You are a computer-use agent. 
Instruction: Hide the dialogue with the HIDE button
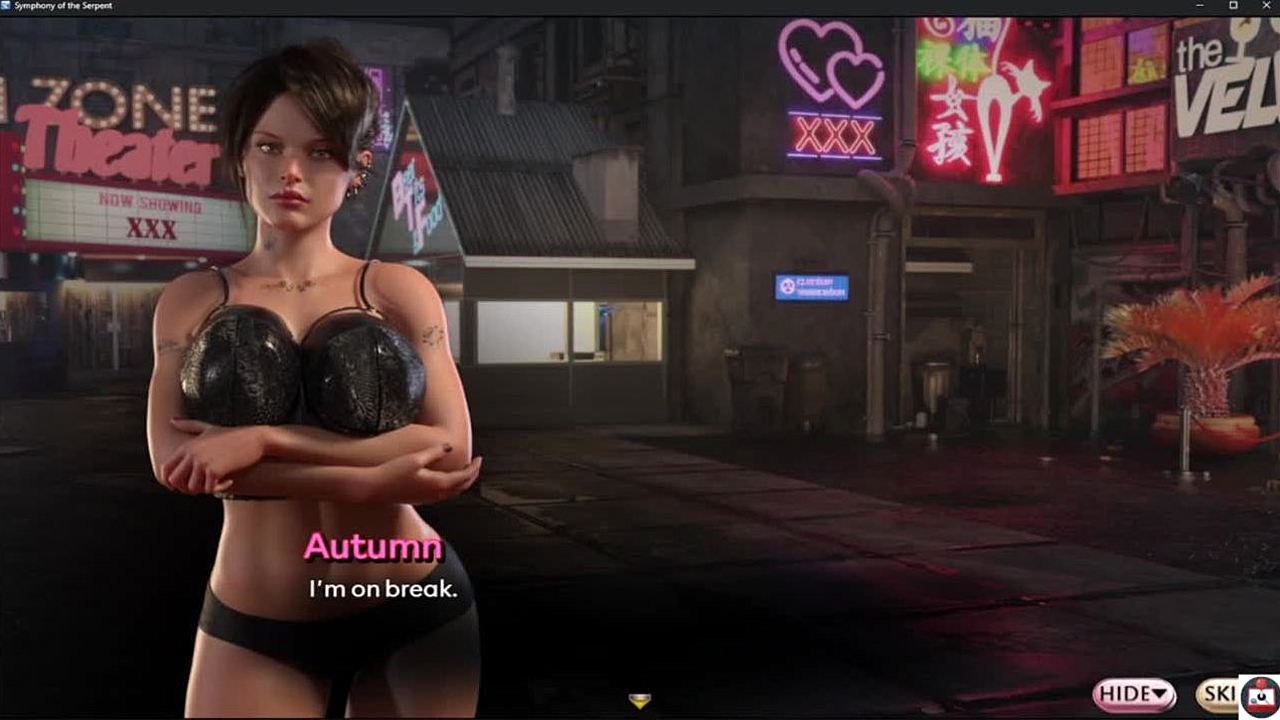pos(1134,693)
